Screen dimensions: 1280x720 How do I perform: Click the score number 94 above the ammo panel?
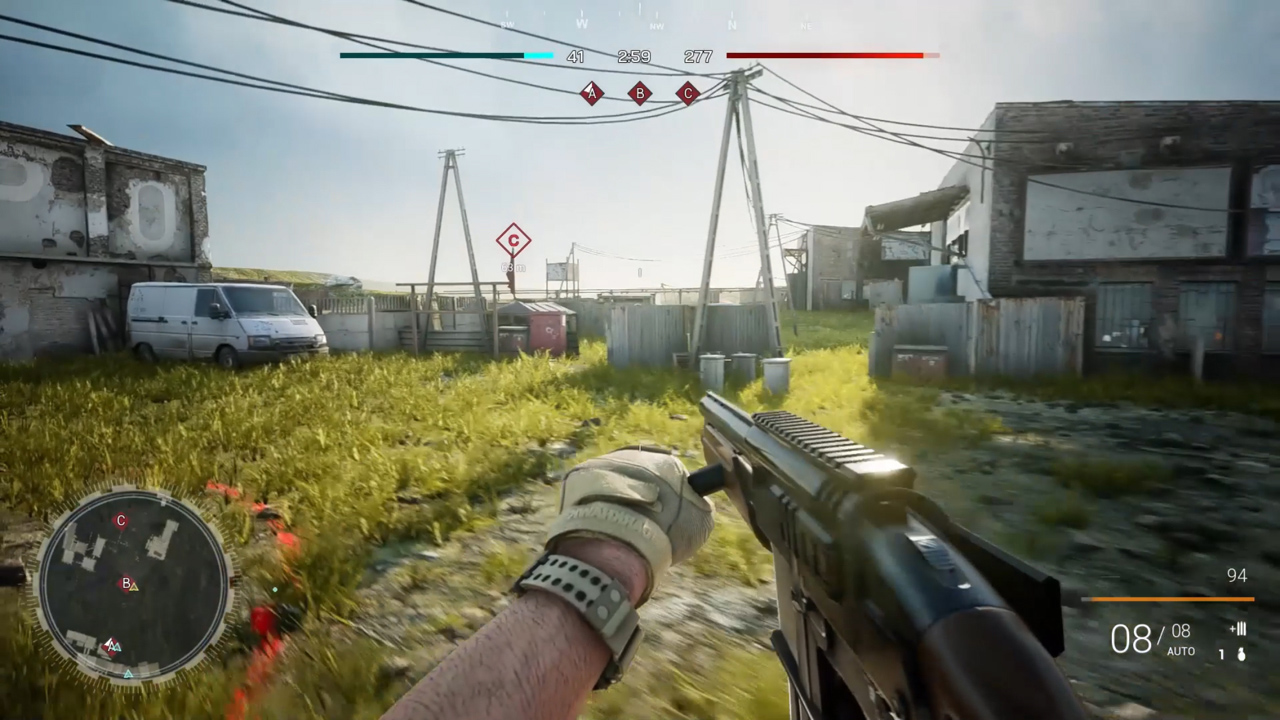click(1237, 575)
